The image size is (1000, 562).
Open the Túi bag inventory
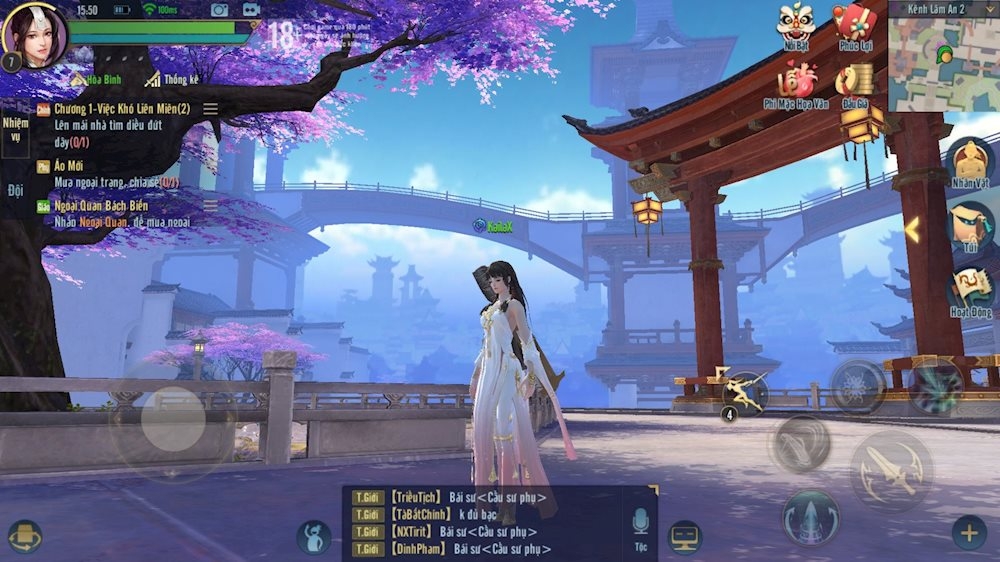click(x=969, y=228)
